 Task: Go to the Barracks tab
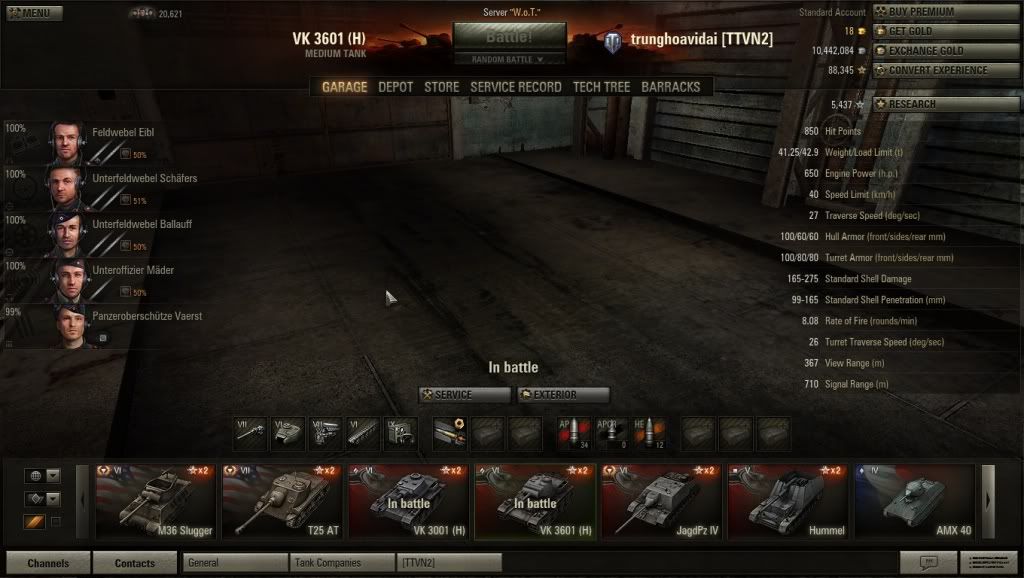coord(670,87)
